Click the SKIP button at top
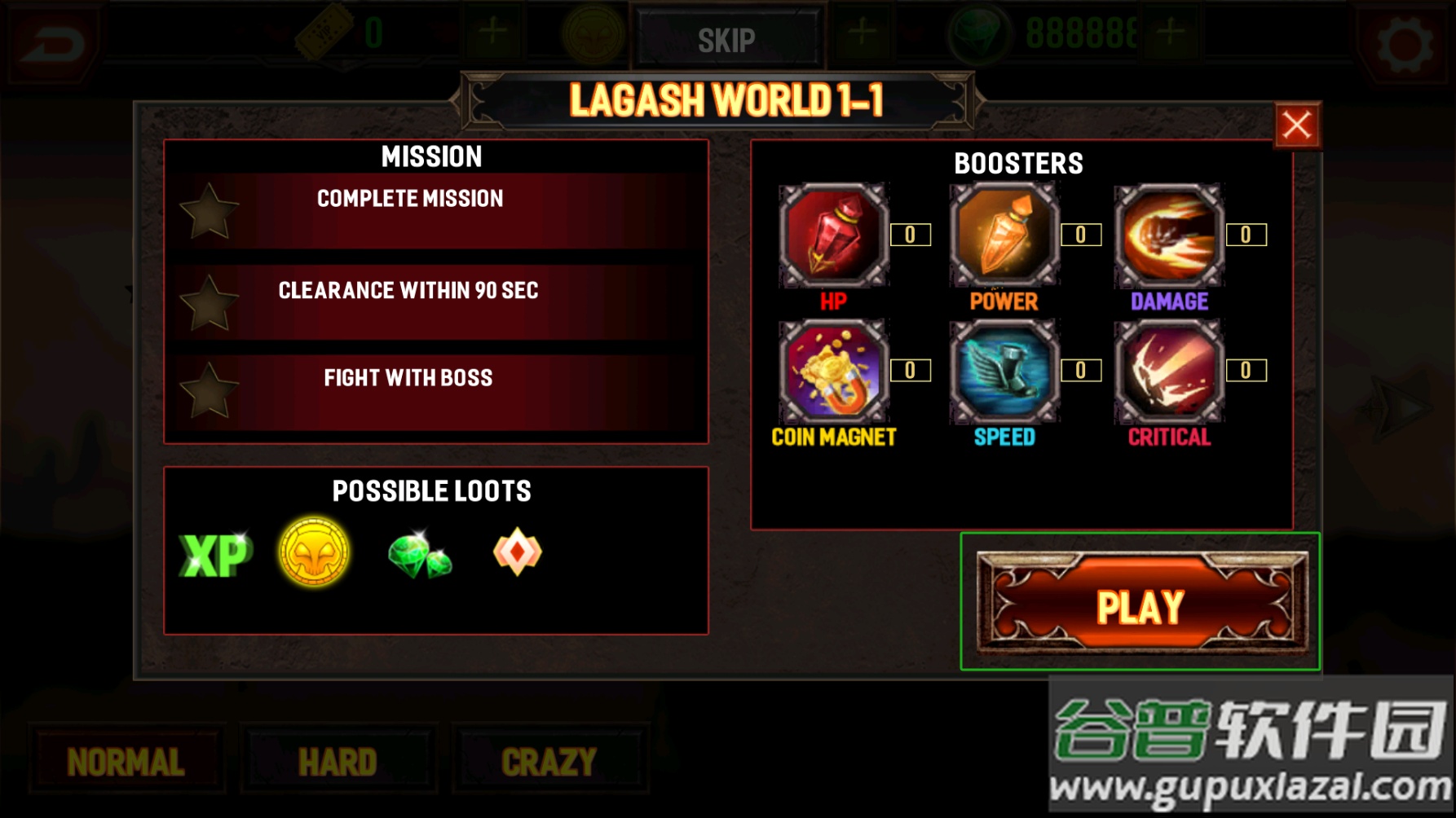Image resolution: width=1456 pixels, height=818 pixels. [x=726, y=39]
